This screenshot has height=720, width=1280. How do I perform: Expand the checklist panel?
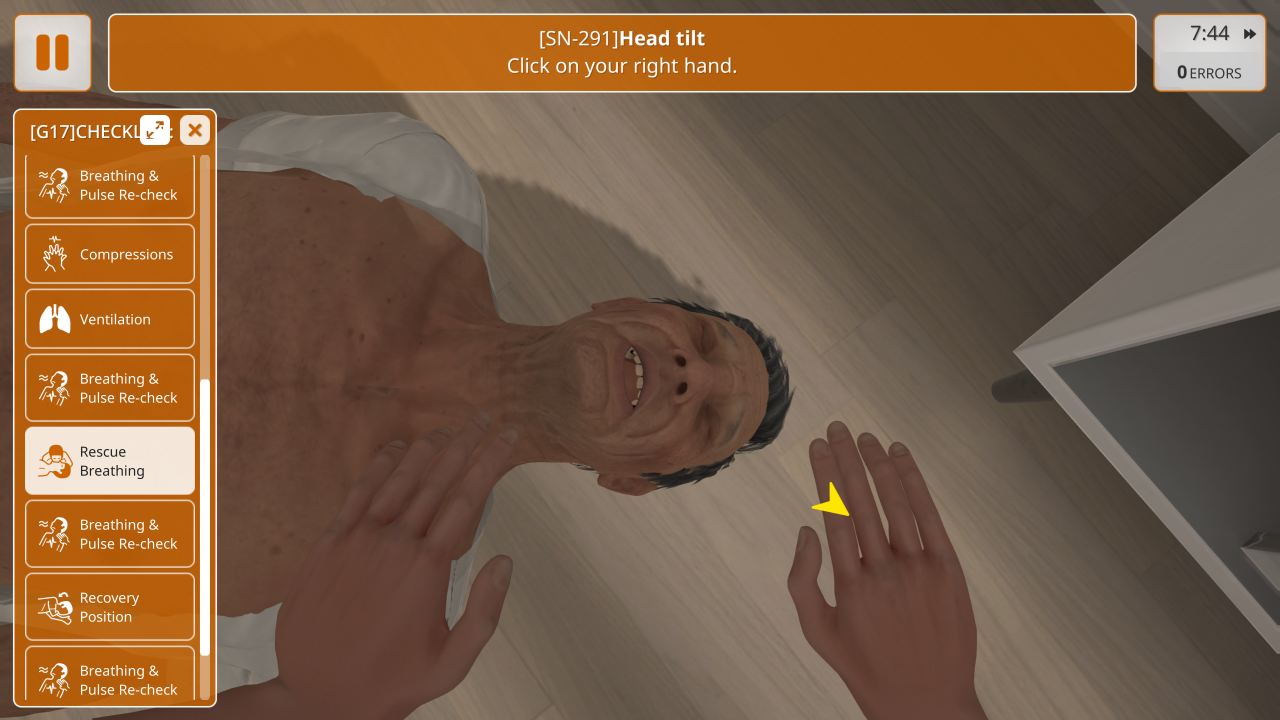(x=155, y=130)
